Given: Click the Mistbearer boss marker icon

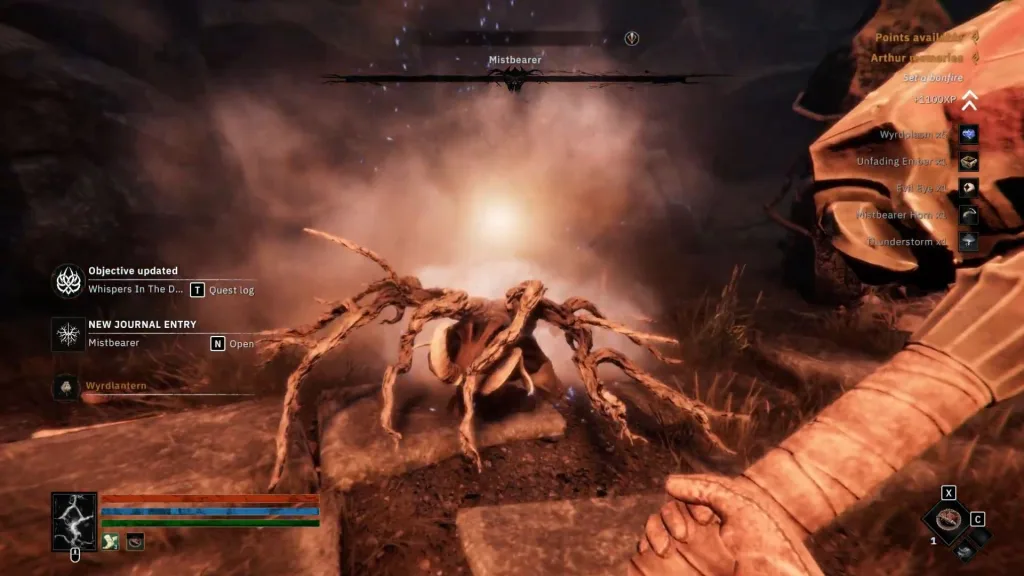Looking at the screenshot, I should point(632,38).
